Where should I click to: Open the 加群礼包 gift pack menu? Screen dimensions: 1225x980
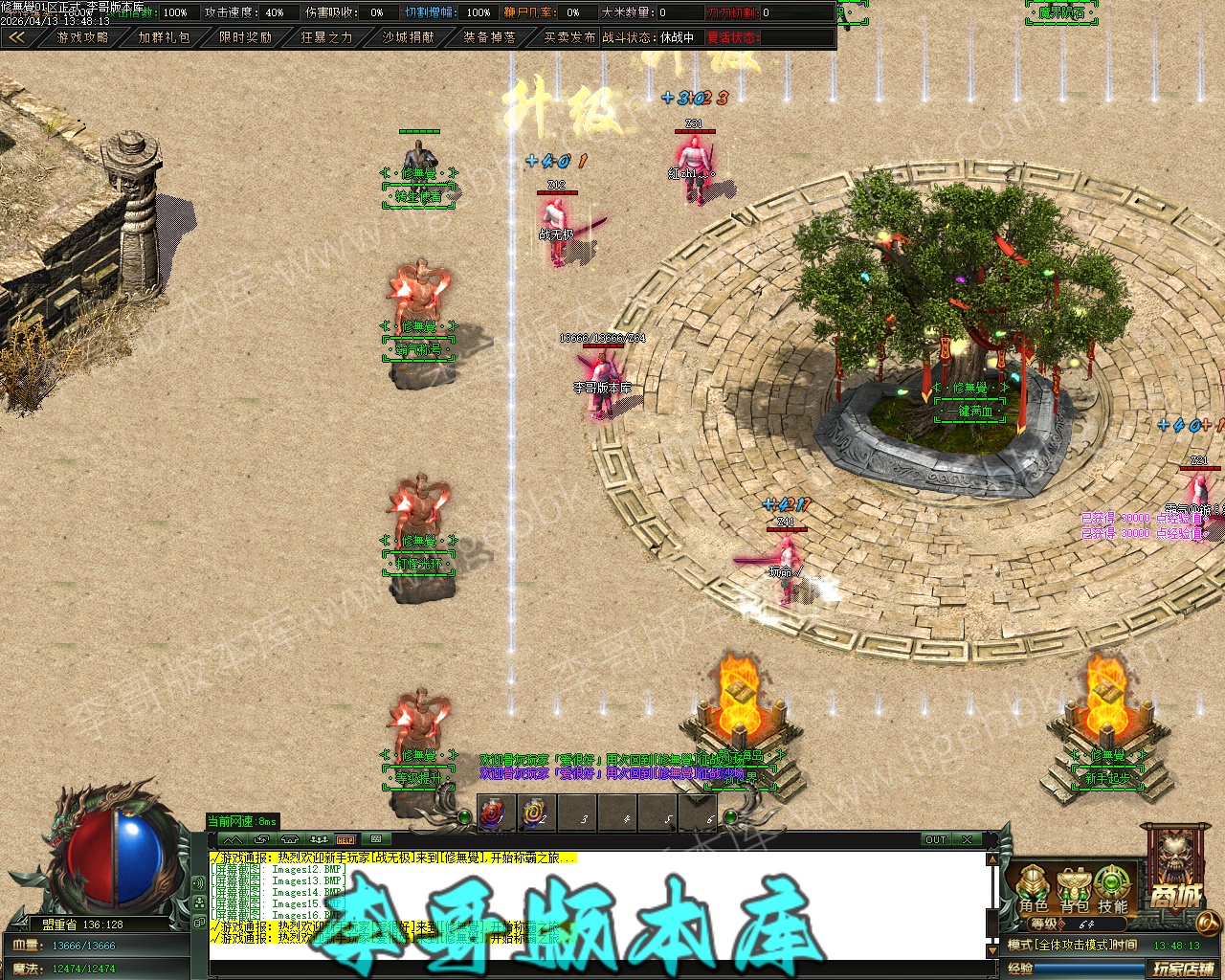tap(164, 37)
